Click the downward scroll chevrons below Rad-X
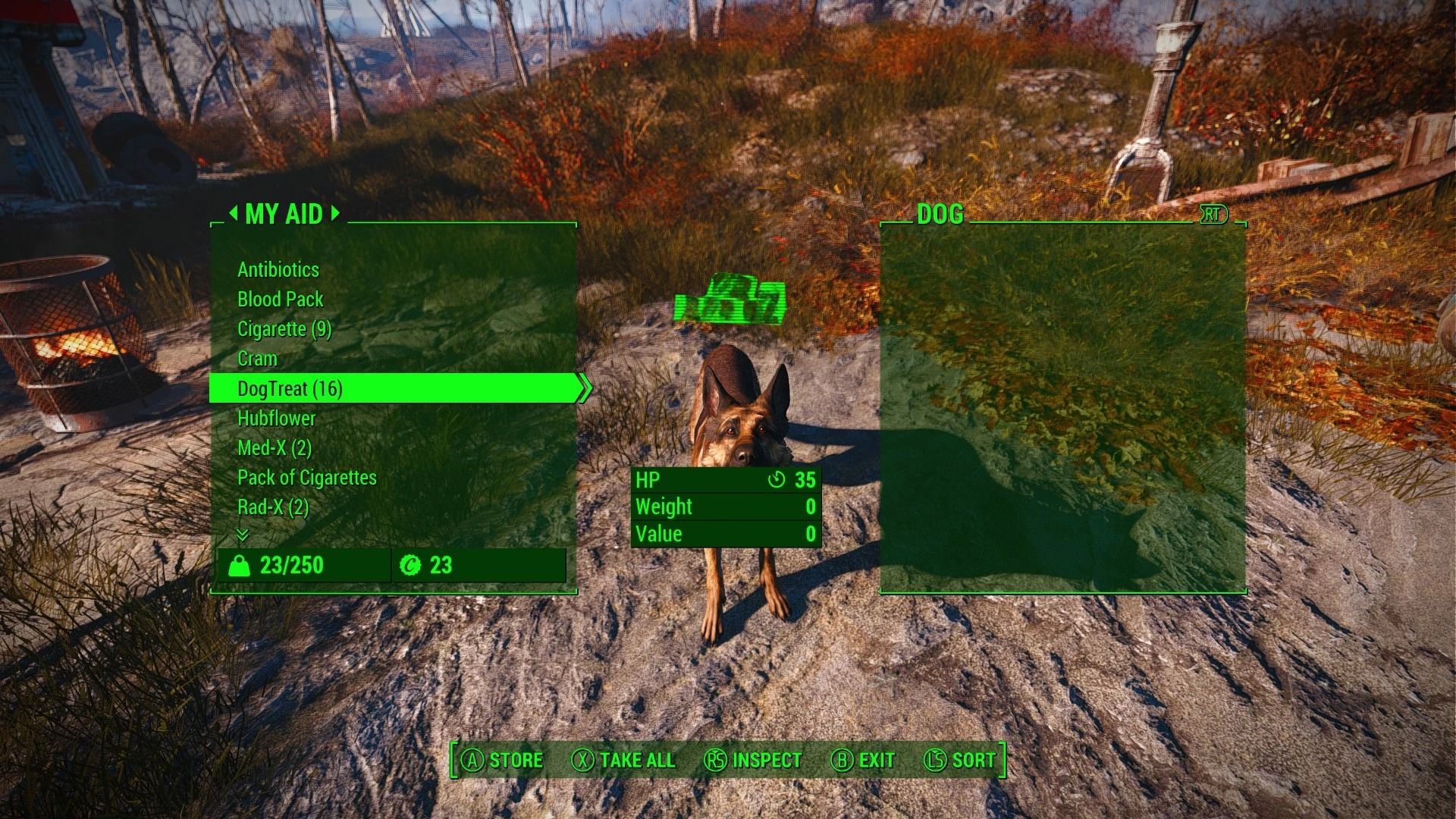Screen dimensions: 1456x819 [243, 536]
